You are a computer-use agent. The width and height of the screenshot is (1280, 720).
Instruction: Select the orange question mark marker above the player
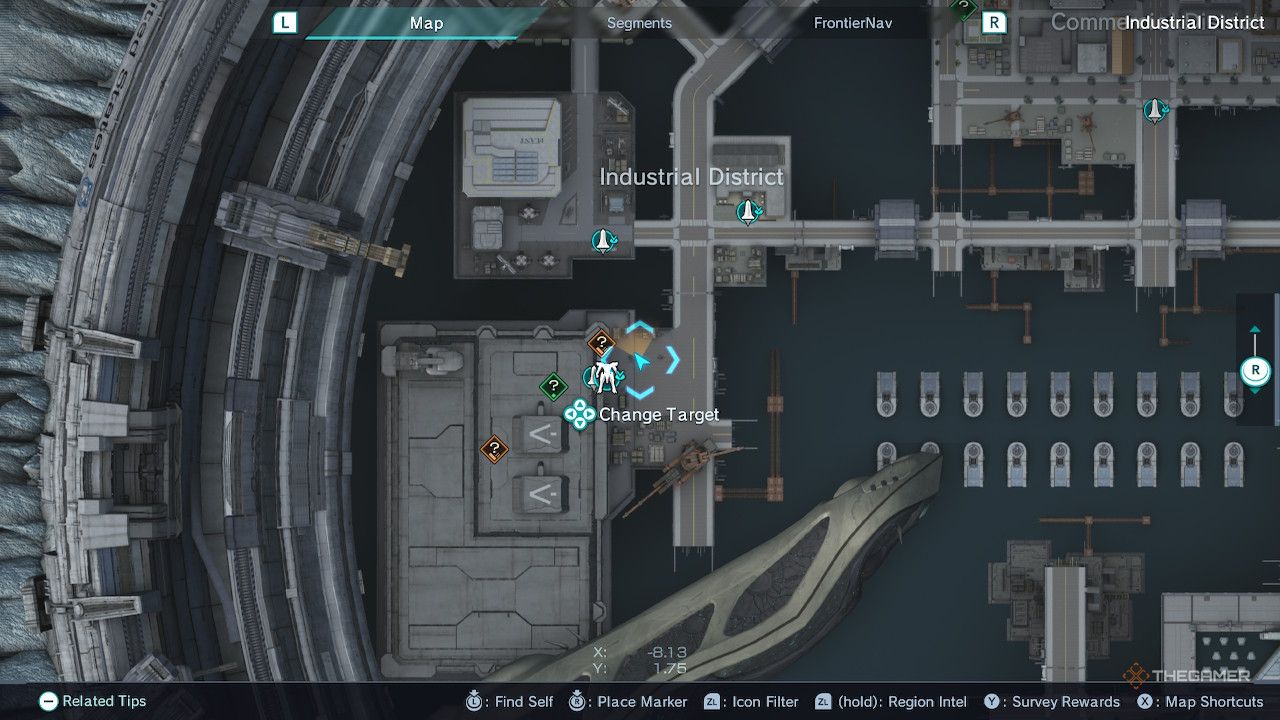[x=600, y=341]
